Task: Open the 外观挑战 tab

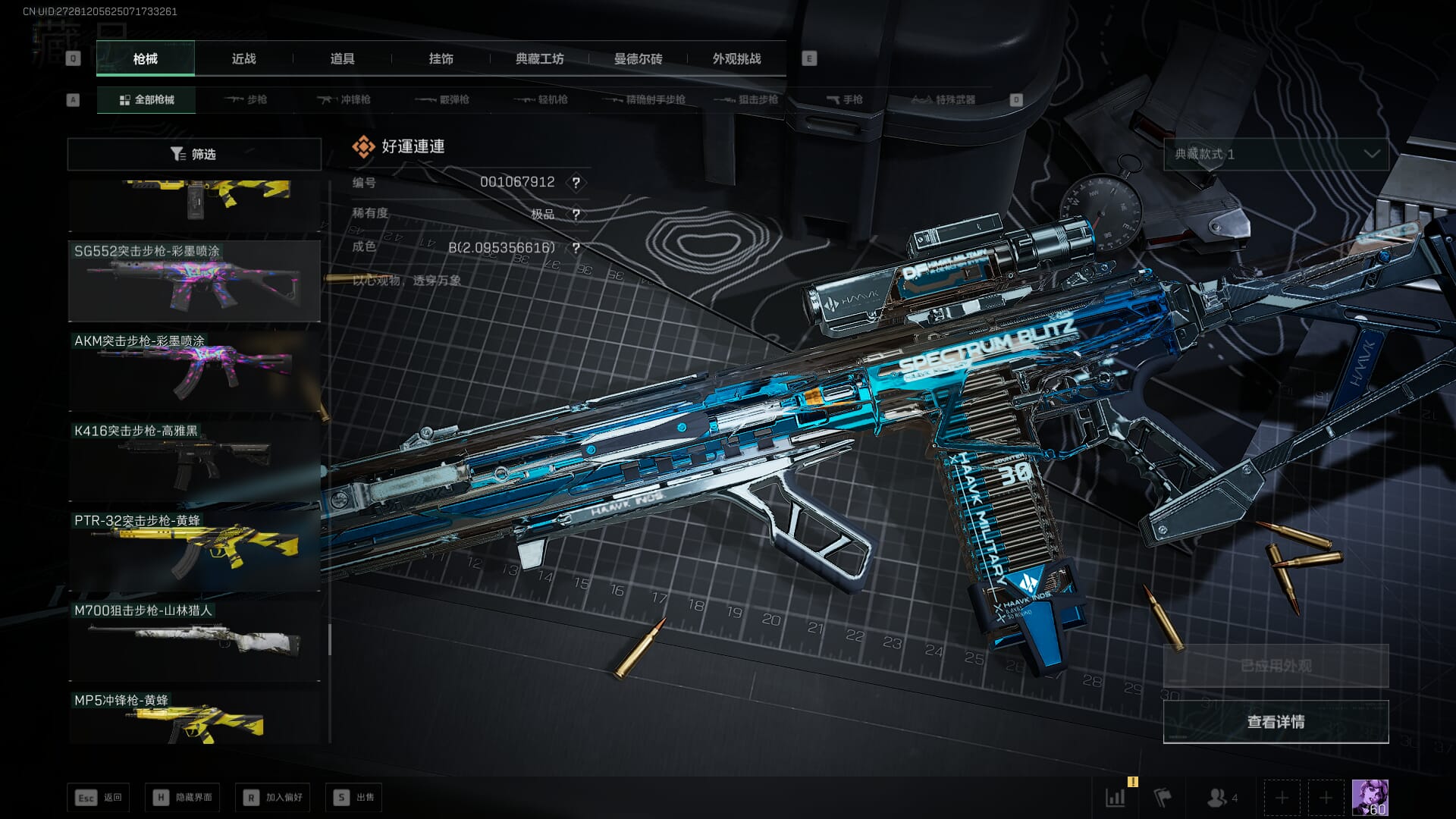Action: tap(736, 58)
